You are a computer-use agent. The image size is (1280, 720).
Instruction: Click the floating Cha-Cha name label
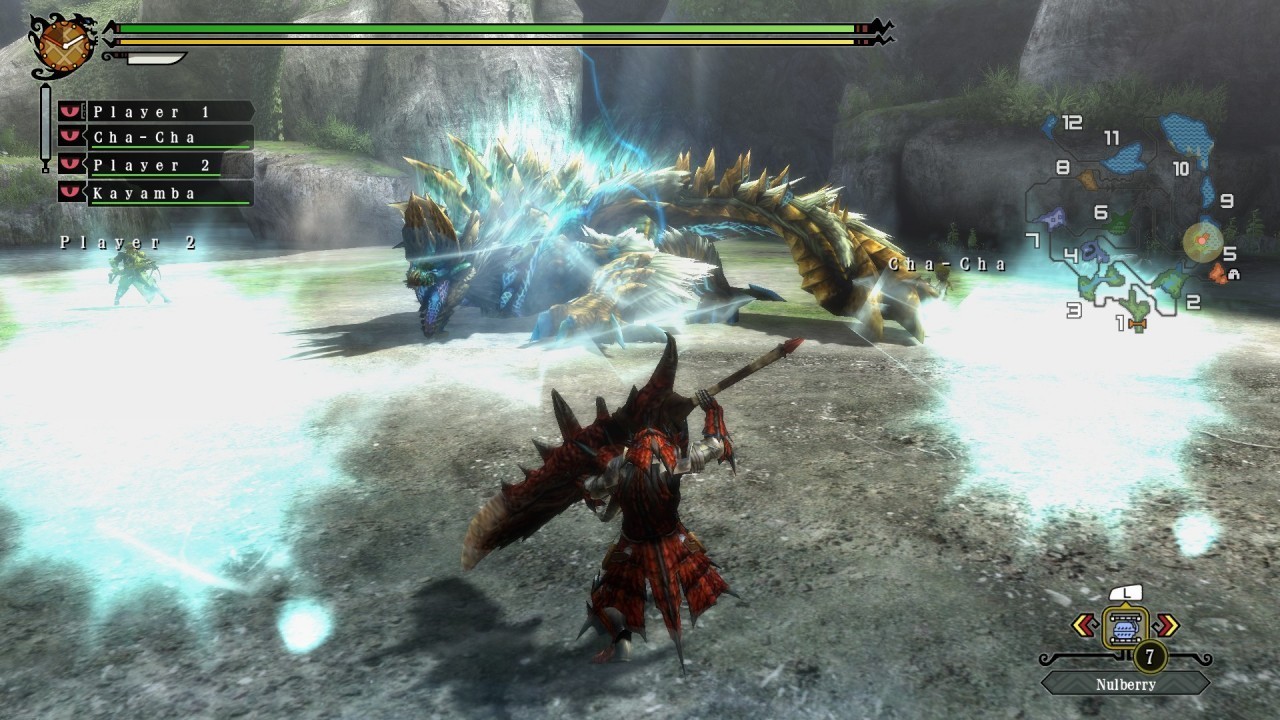point(945,264)
